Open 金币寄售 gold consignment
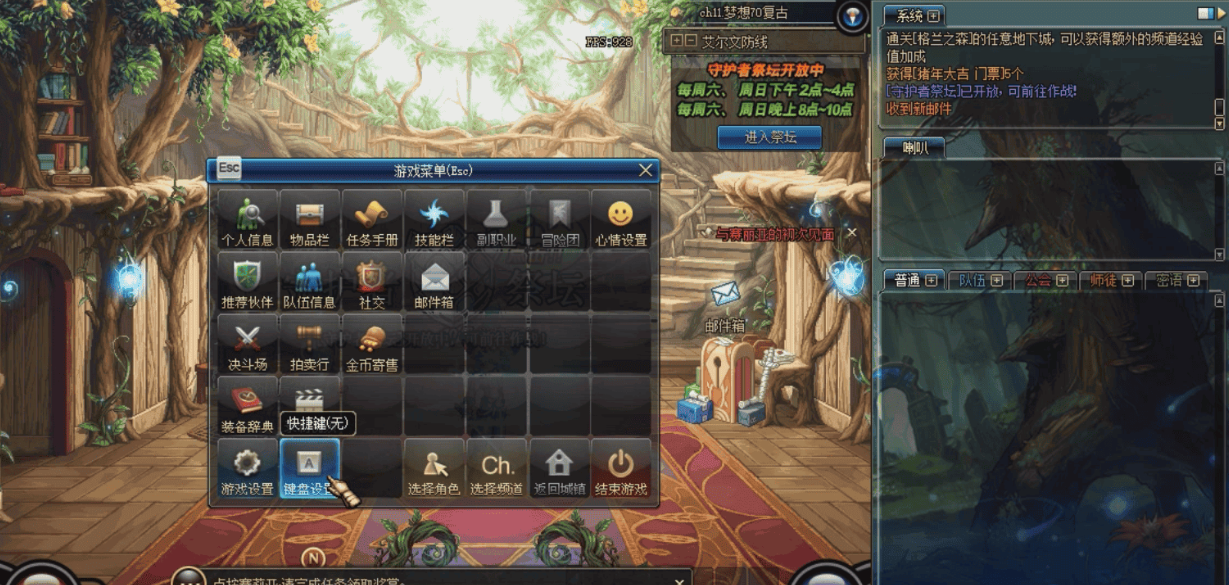 [x=372, y=344]
